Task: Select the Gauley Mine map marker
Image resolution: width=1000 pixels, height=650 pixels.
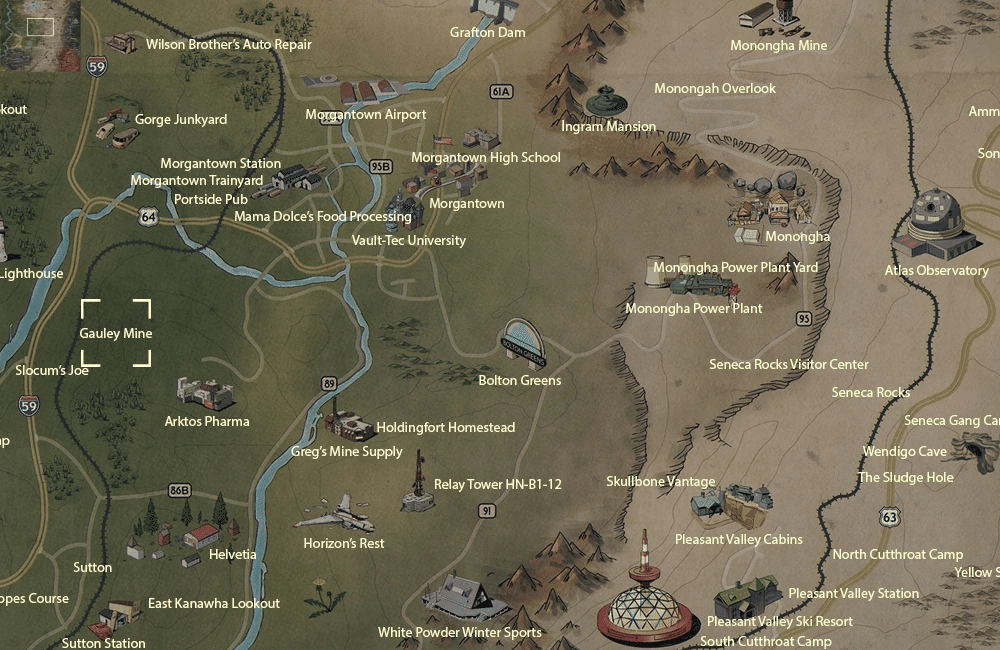Action: 116,332
